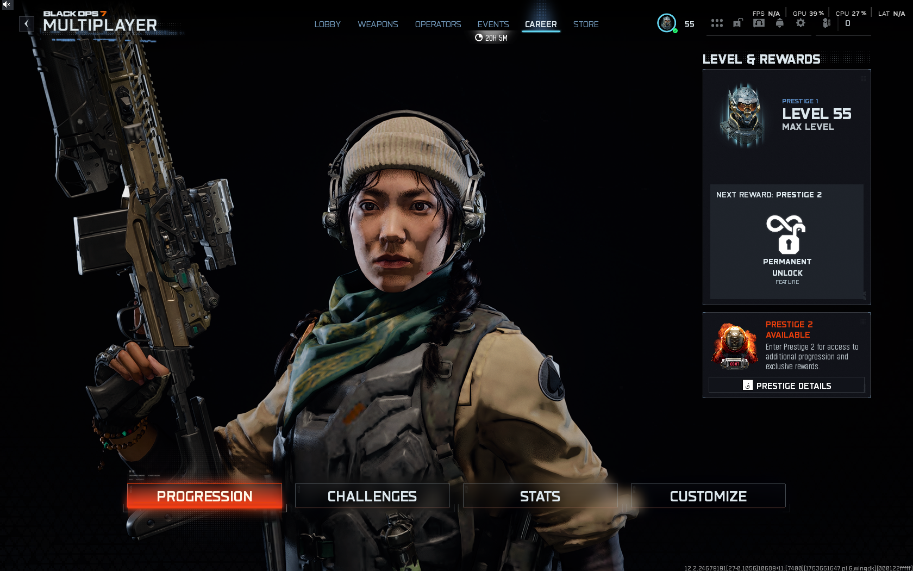Open the Customize section
This screenshot has width=913, height=571.
(x=708, y=496)
